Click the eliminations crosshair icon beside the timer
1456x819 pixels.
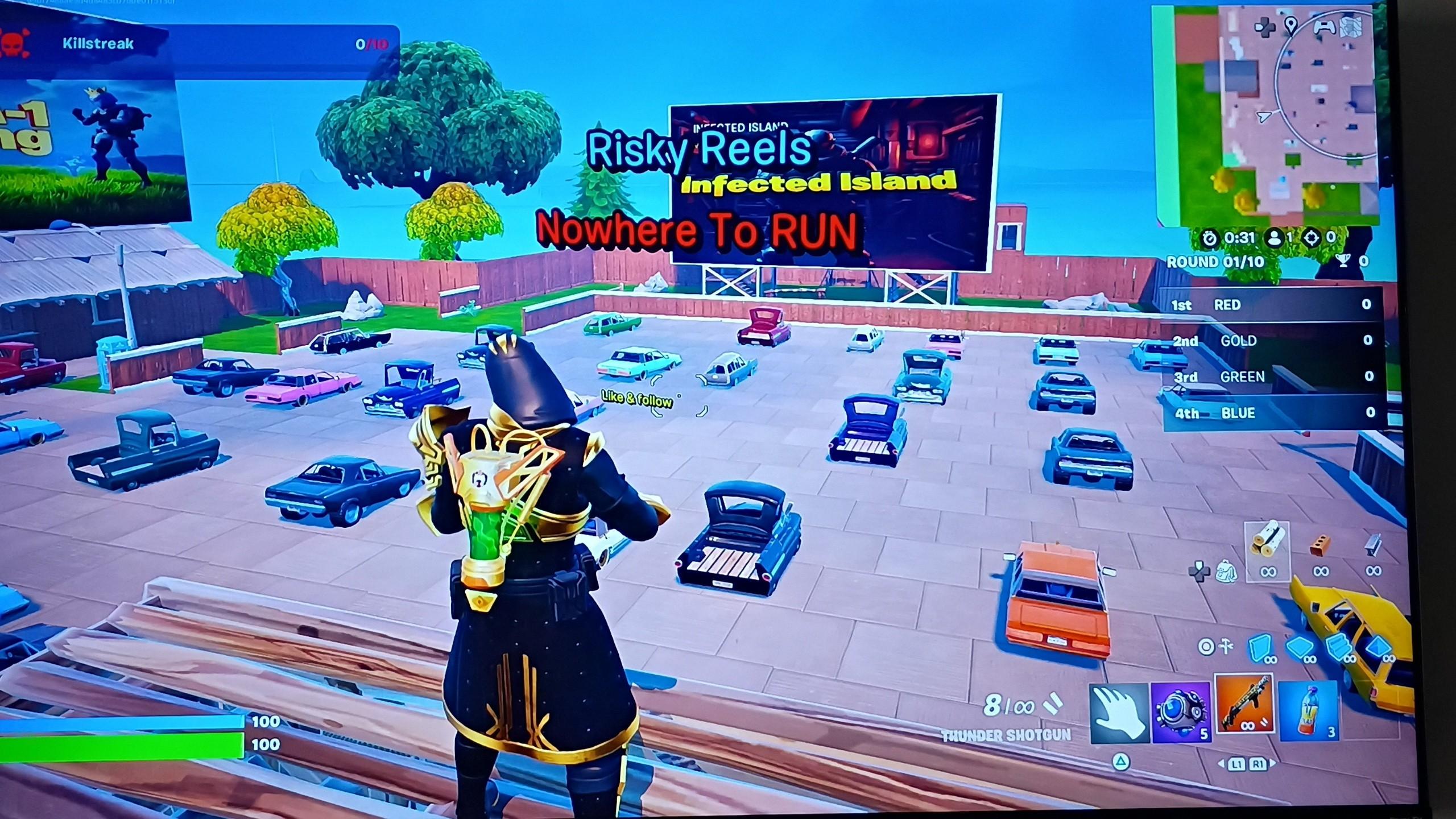(x=1312, y=238)
